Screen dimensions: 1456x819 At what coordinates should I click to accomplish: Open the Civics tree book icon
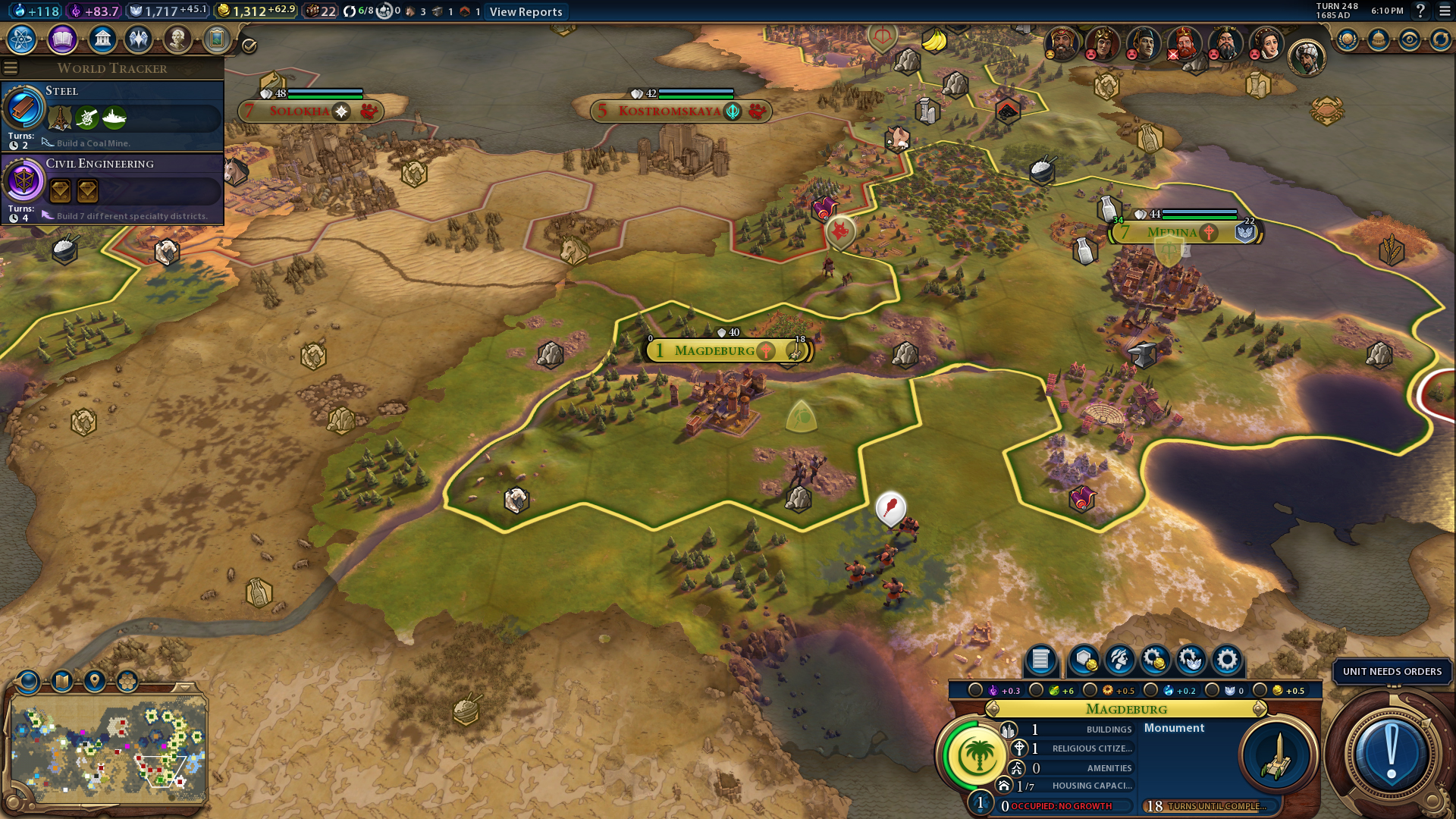coord(62,39)
